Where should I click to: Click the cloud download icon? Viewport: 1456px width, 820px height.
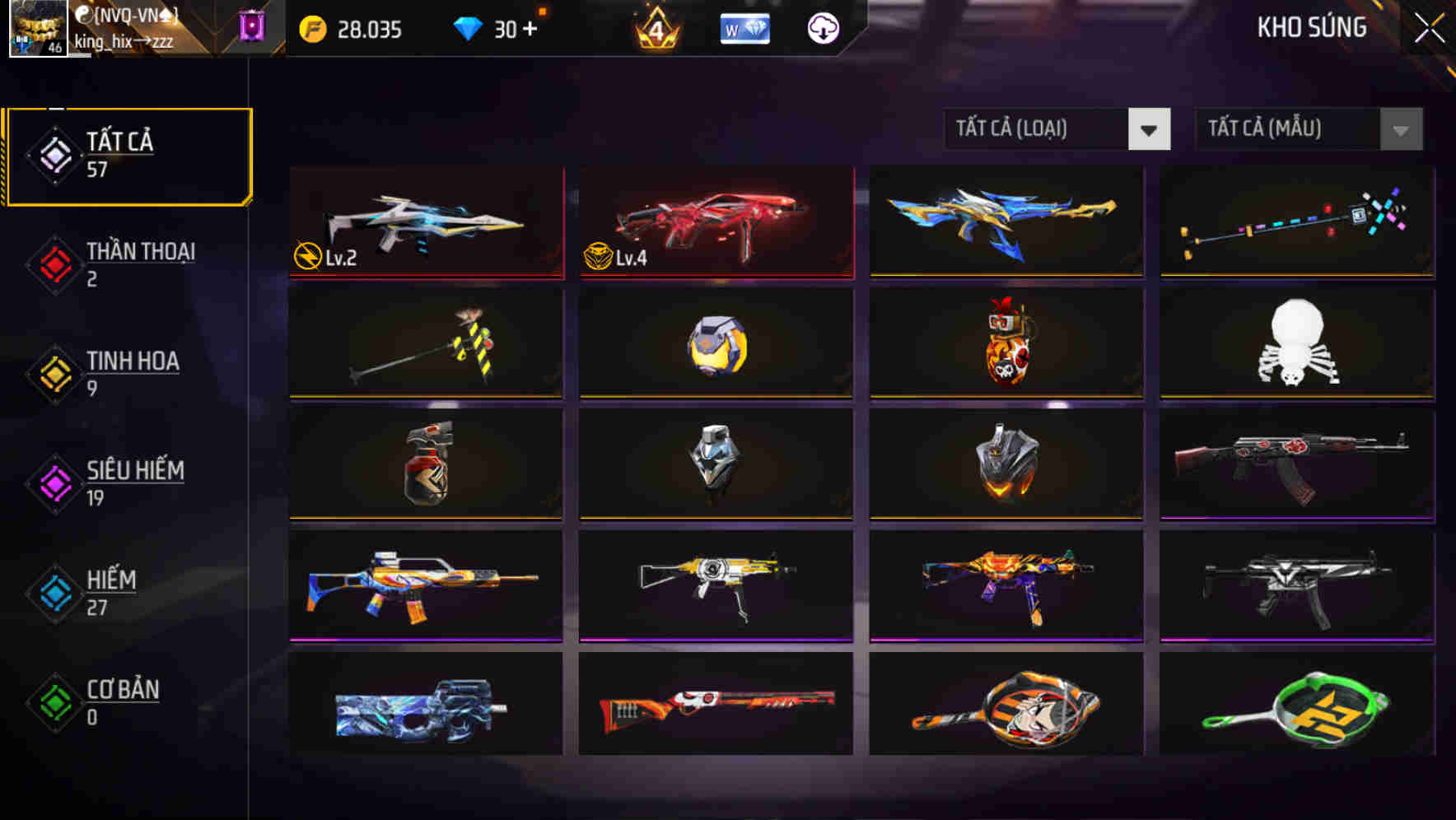(824, 29)
